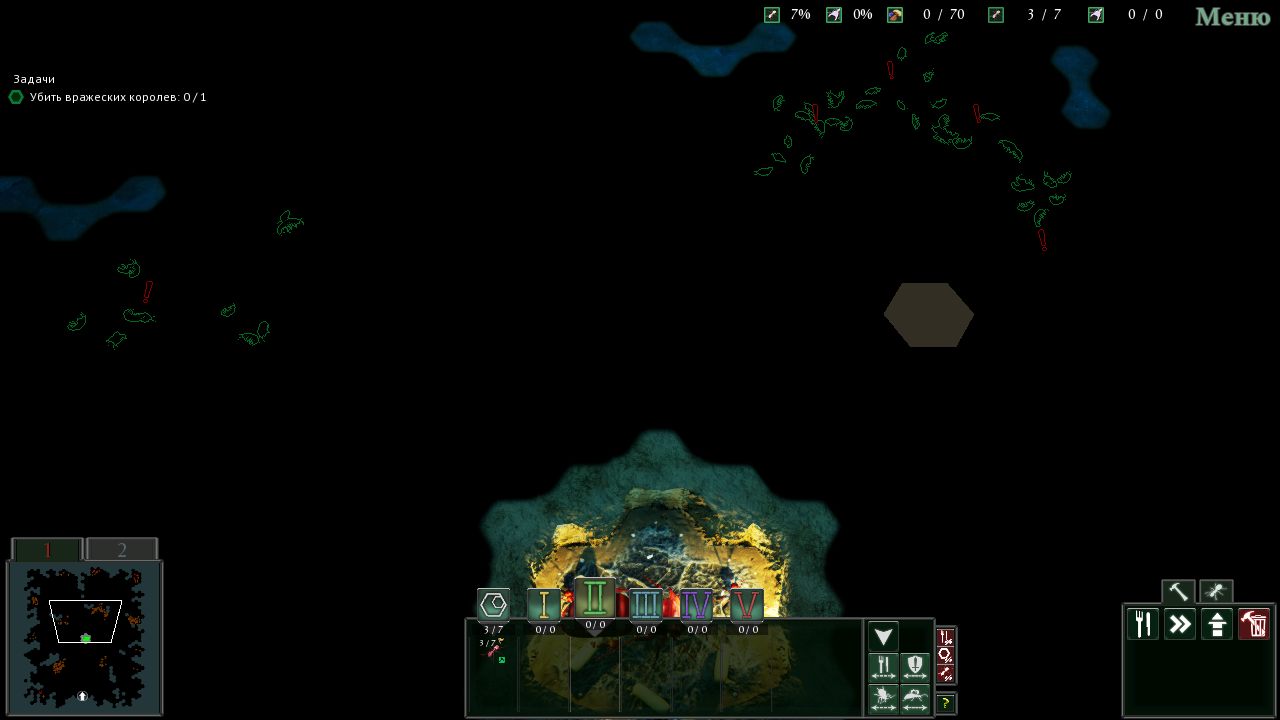This screenshot has width=1280, height=720.
Task: Select the excavate up-arrow icon
Action: (1216, 624)
